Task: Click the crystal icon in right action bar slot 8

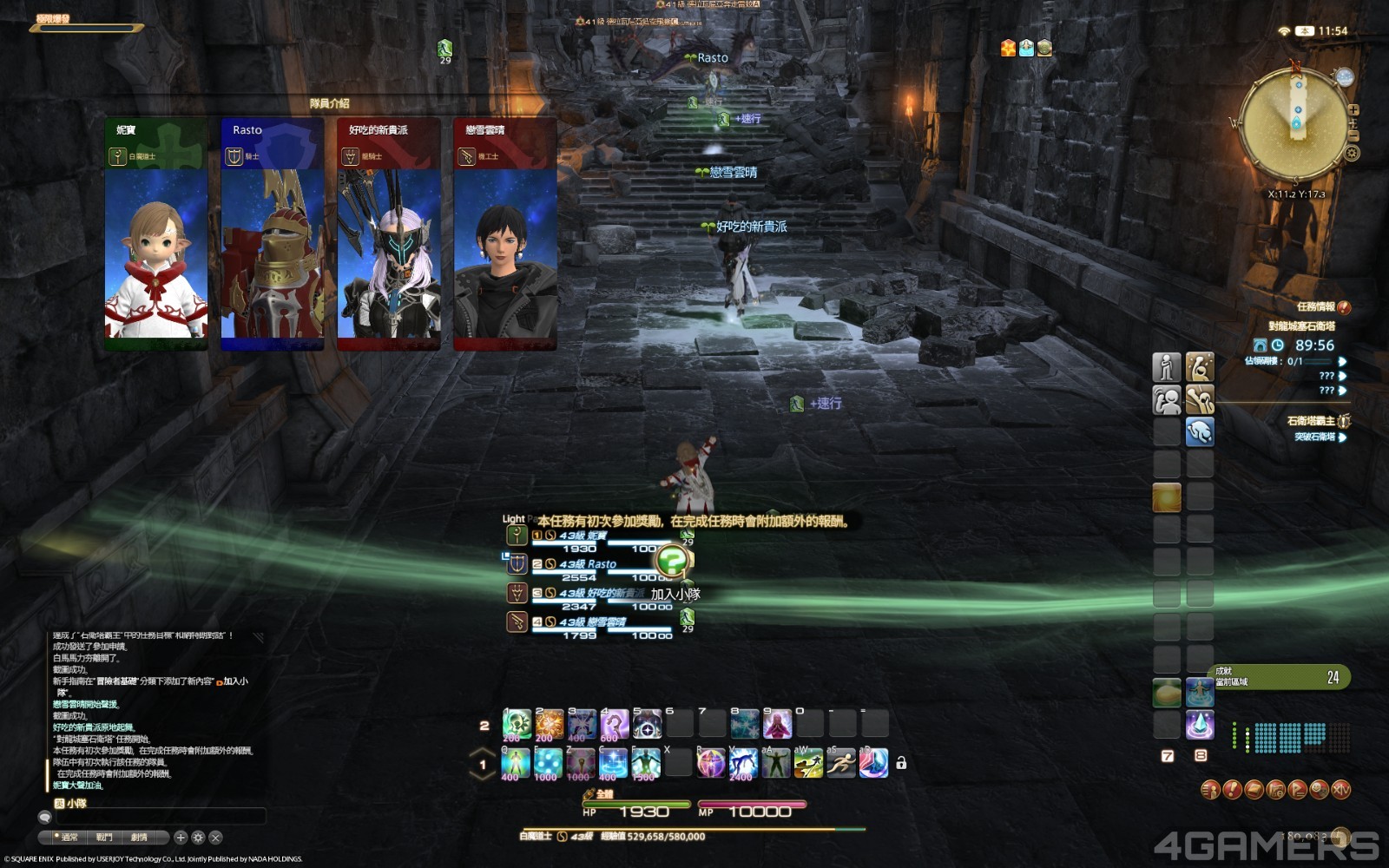Action: [1200, 727]
